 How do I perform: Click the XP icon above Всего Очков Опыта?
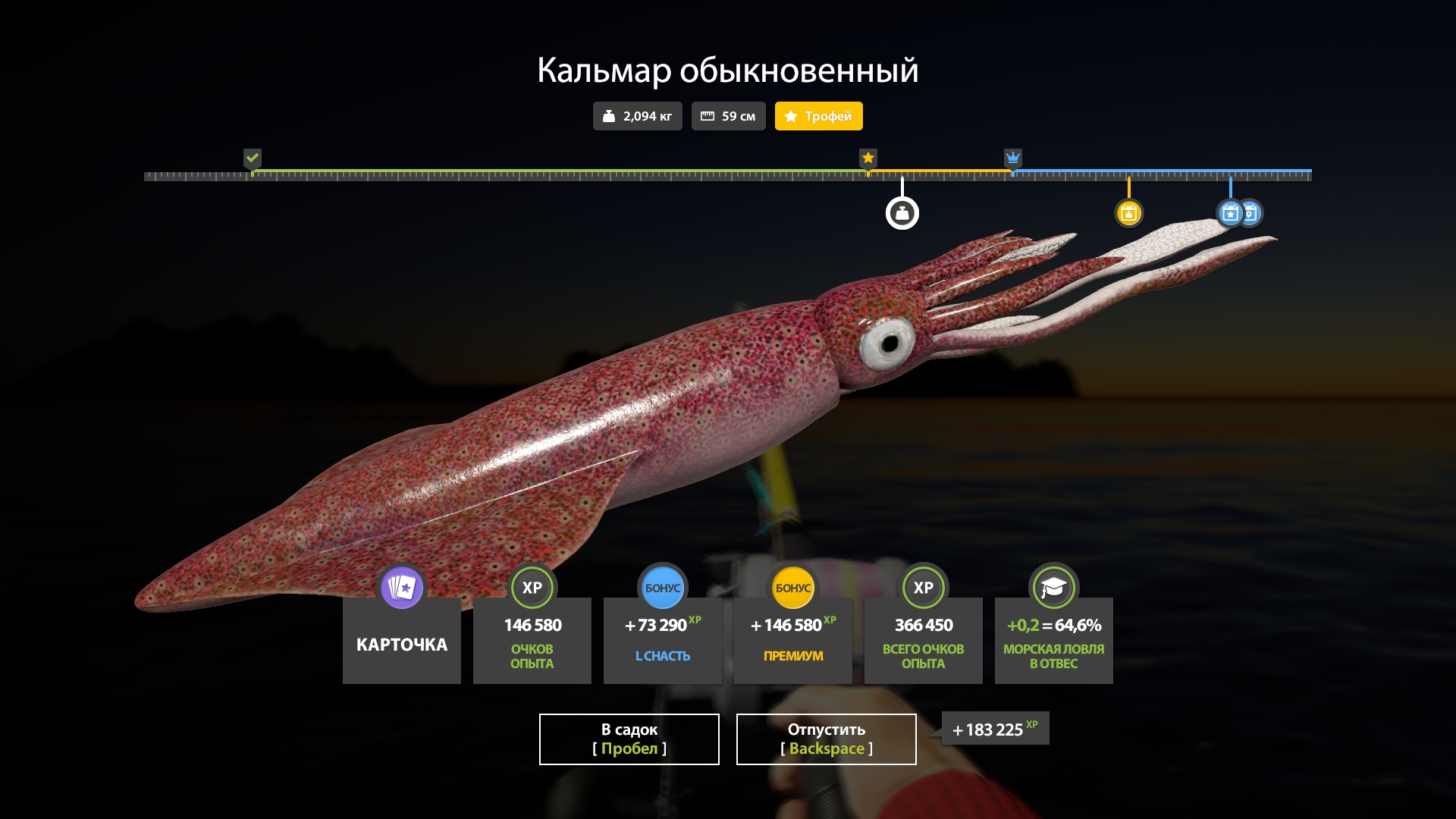[x=923, y=588]
